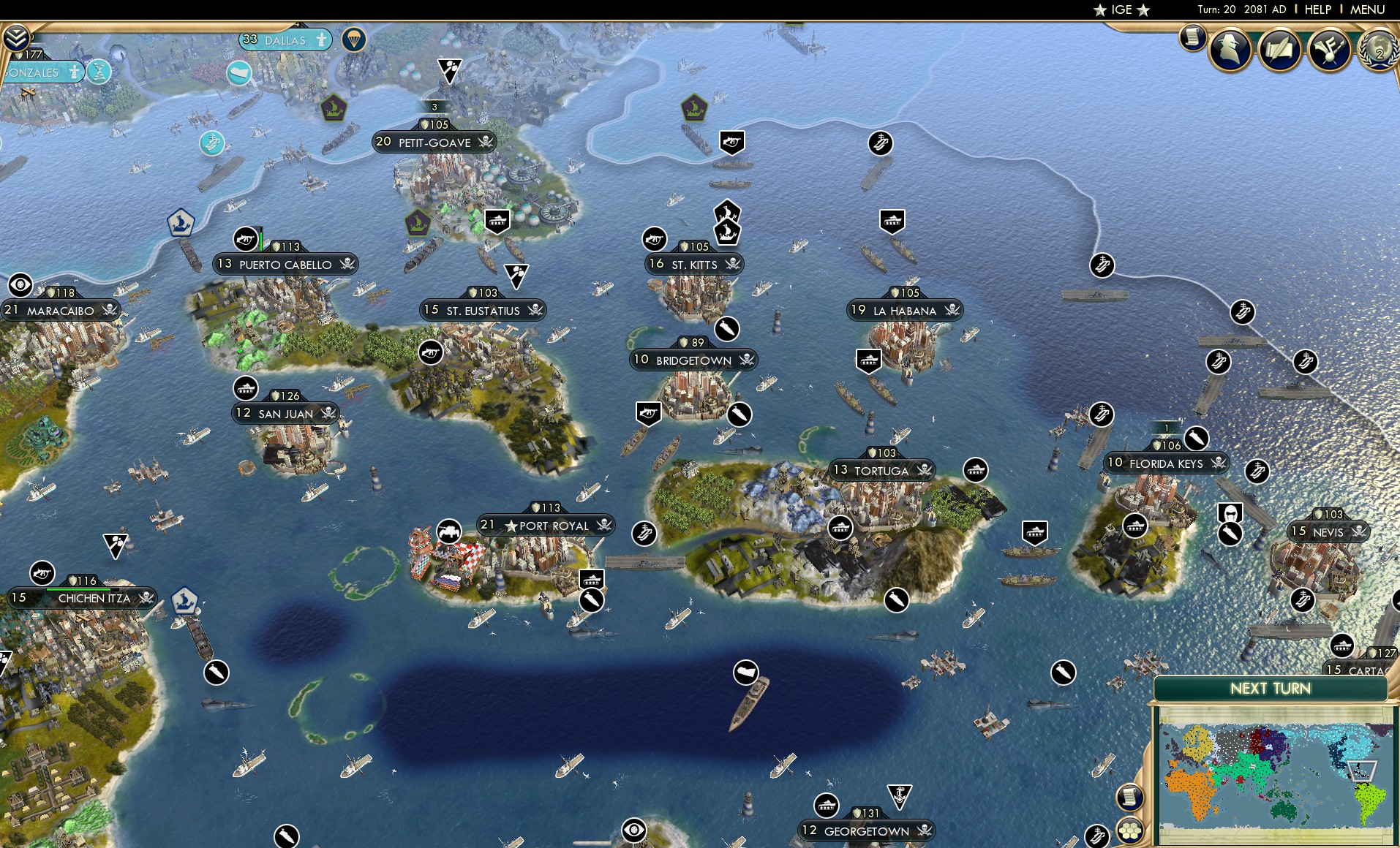
Task: Select the Port Royal city banner
Action: tap(545, 526)
